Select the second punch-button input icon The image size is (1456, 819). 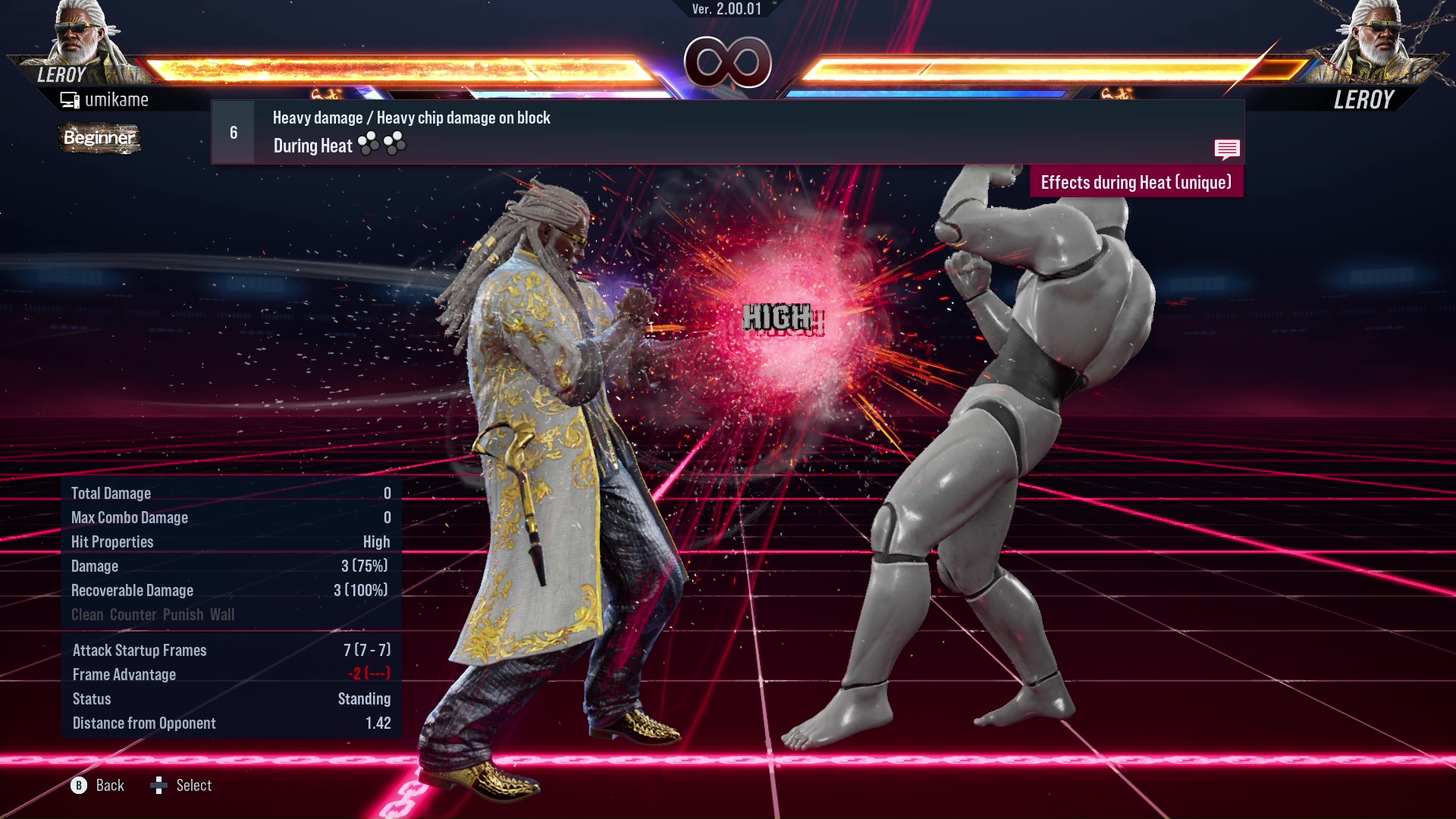397,143
